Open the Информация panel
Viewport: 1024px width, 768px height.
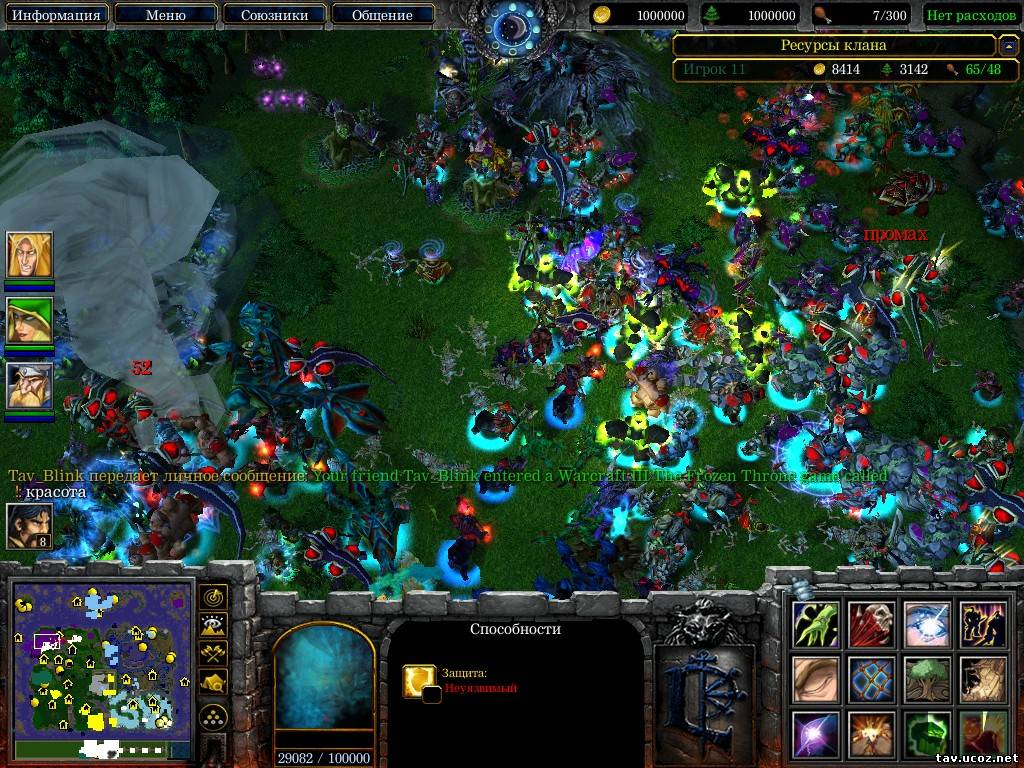[56, 15]
